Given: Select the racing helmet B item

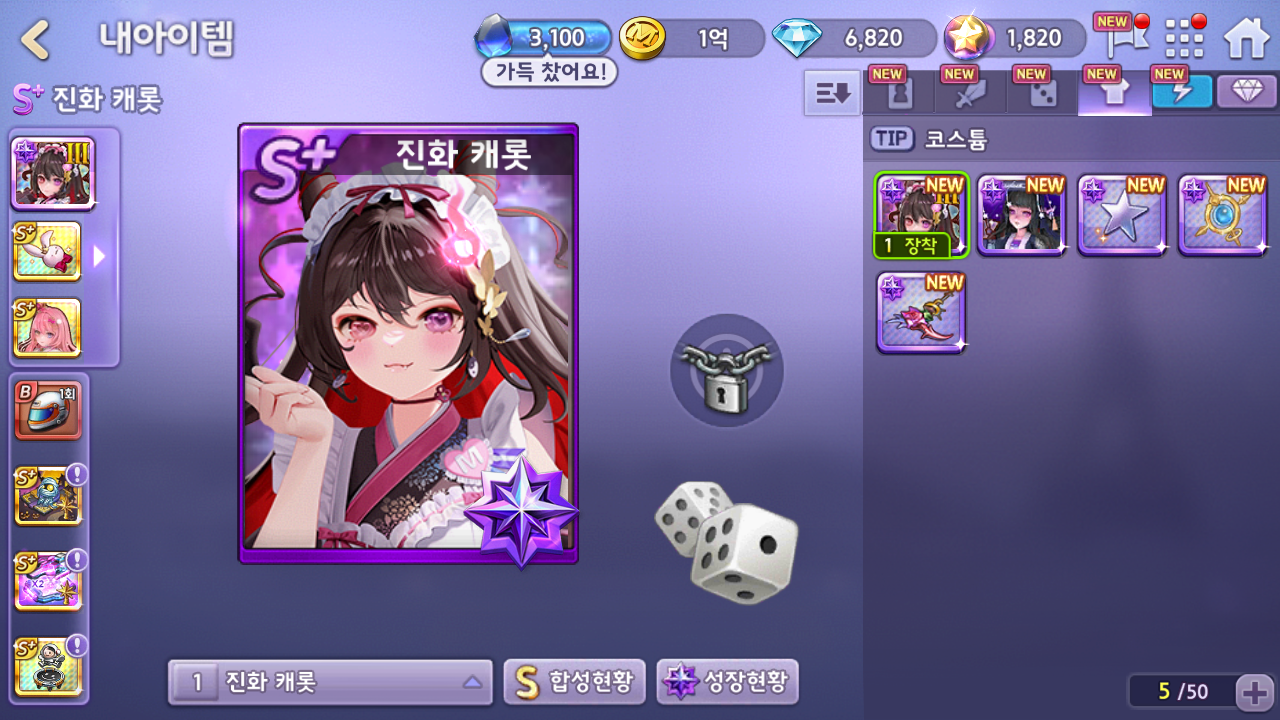Looking at the screenshot, I should [x=48, y=409].
